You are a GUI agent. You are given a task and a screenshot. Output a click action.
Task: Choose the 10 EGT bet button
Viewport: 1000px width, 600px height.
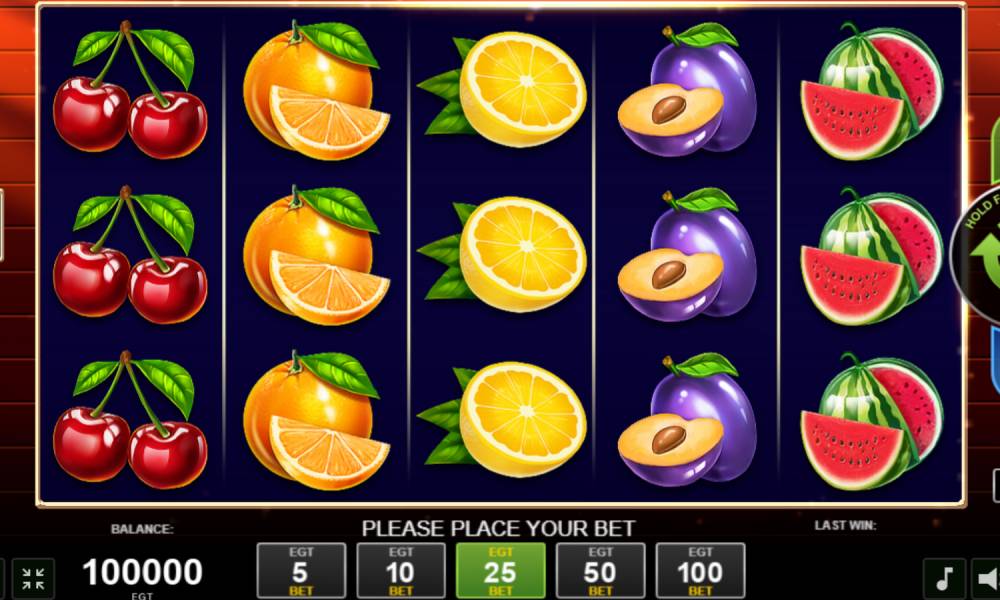401,570
